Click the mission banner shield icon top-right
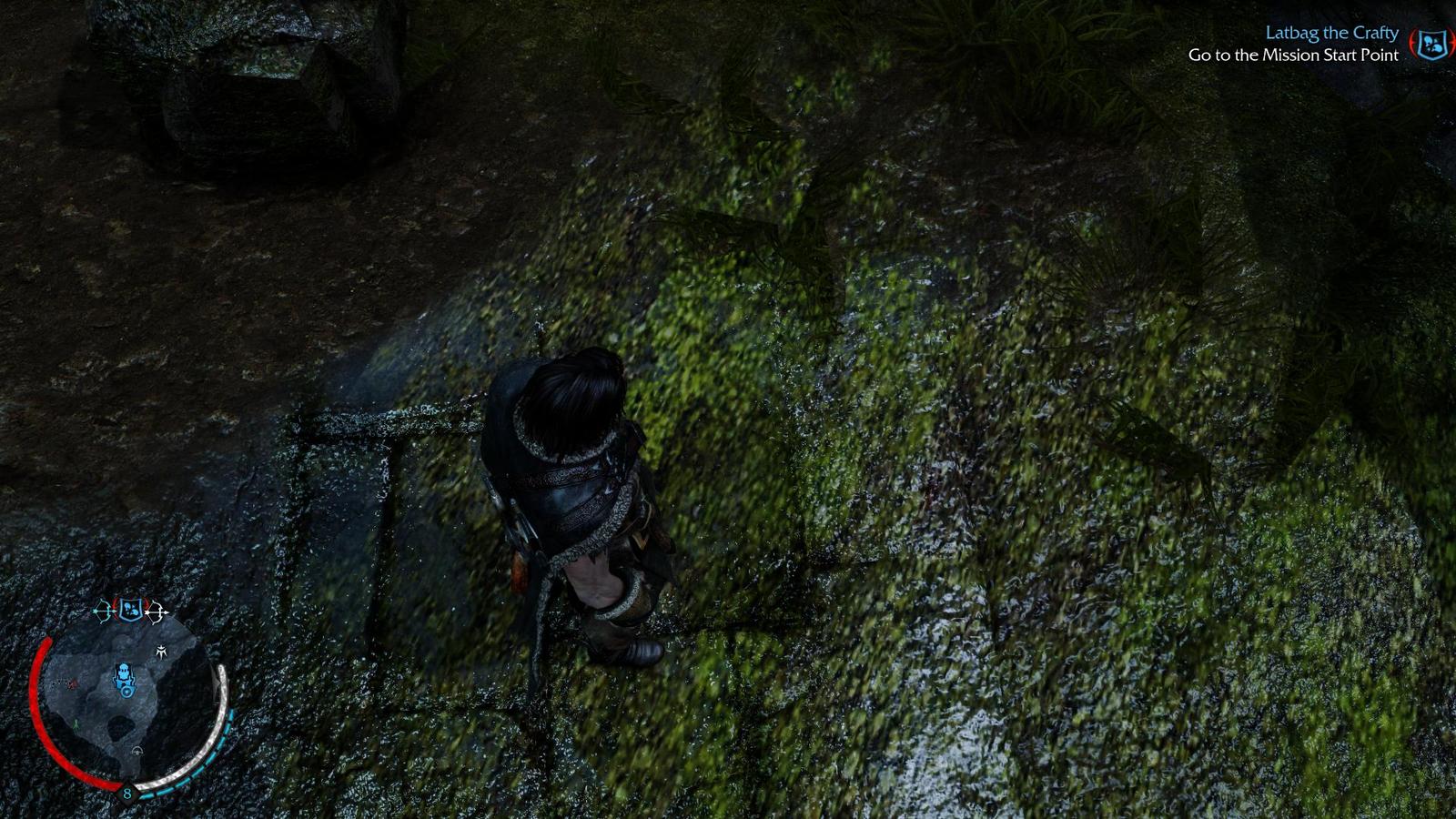This screenshot has height=819, width=1456. click(1431, 43)
